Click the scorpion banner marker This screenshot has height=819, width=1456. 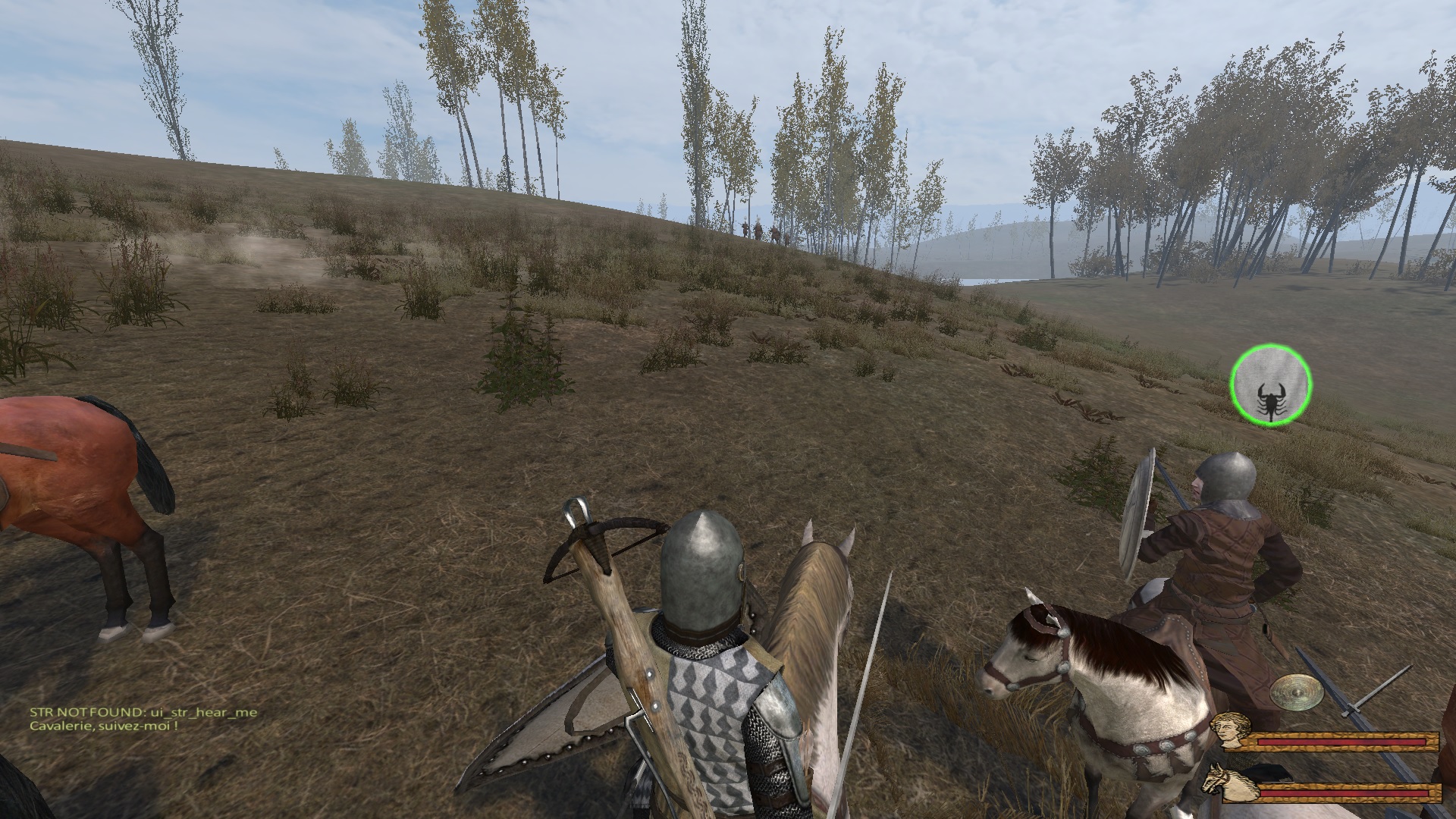(x=1270, y=384)
